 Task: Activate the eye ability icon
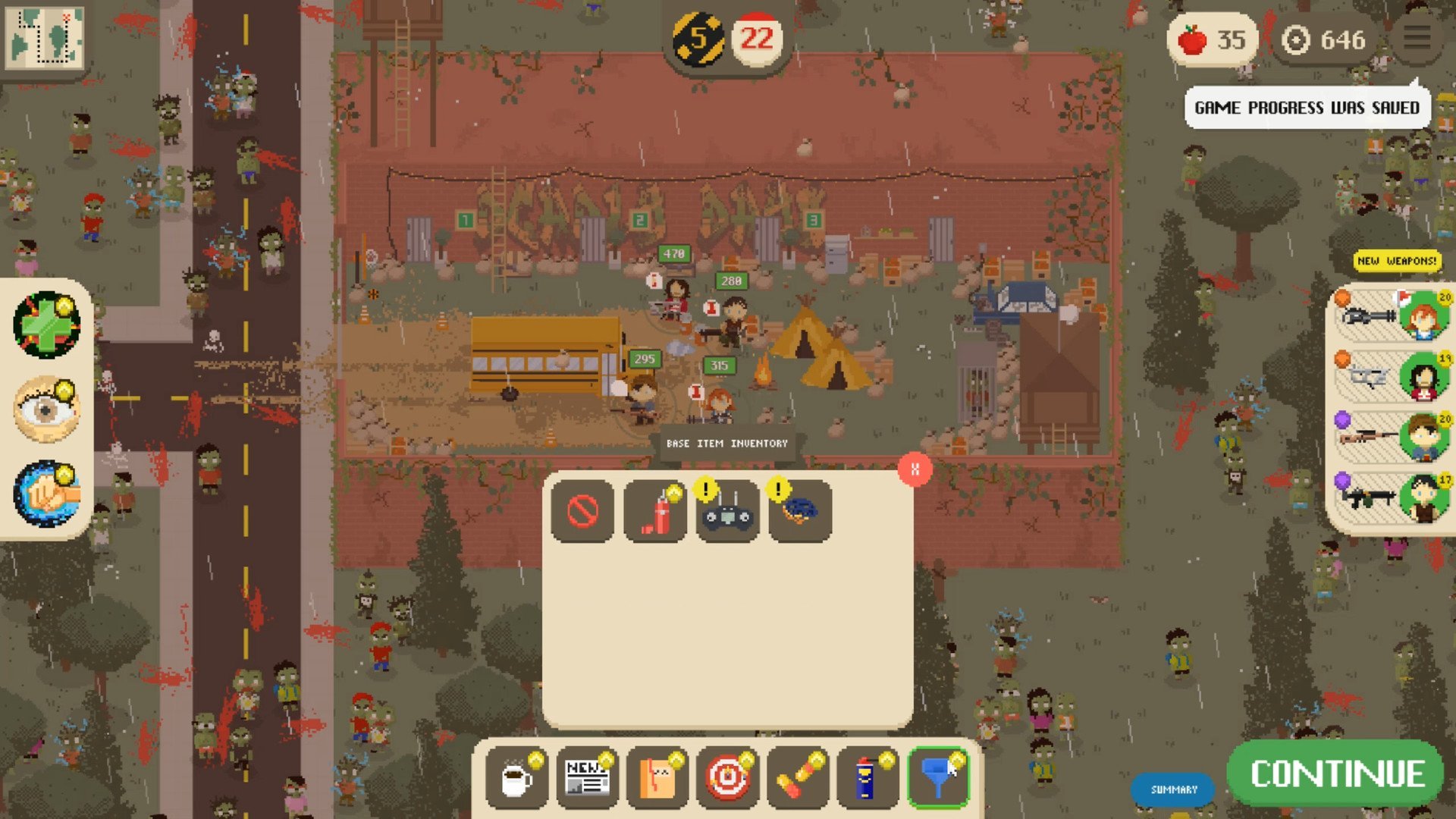pos(47,409)
